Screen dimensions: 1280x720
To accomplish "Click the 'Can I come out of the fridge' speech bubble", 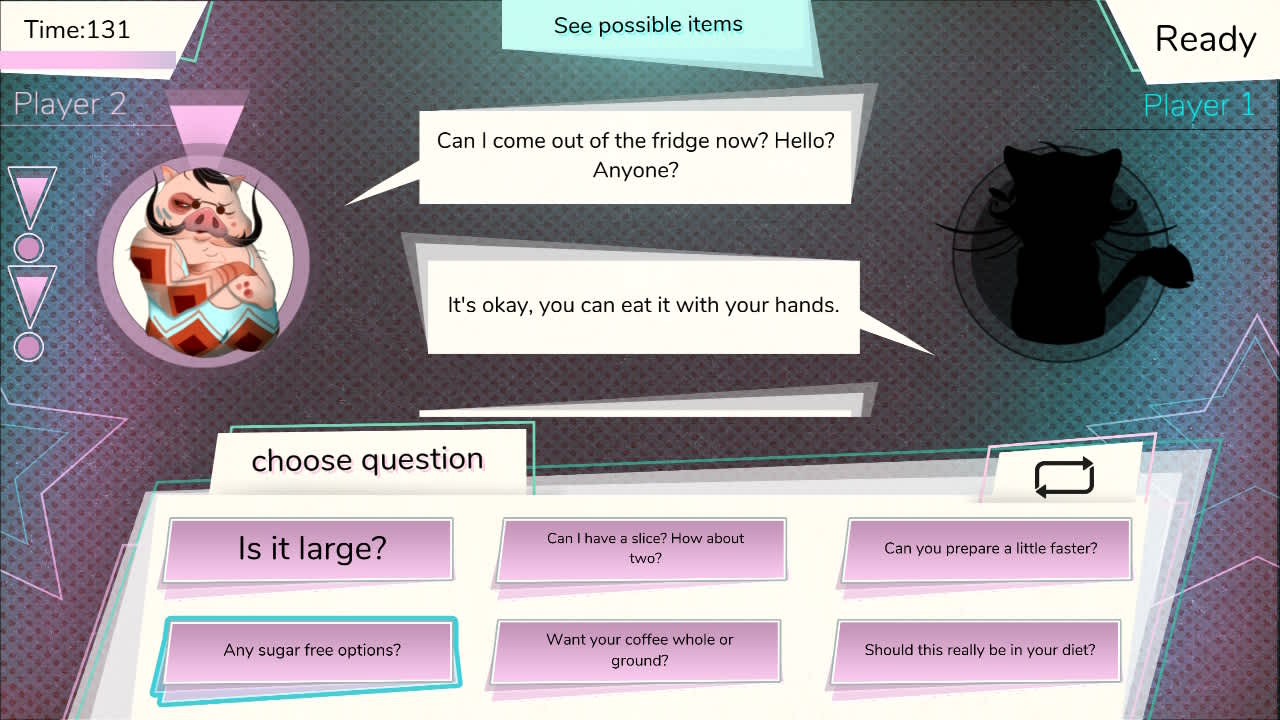I will coord(637,155).
